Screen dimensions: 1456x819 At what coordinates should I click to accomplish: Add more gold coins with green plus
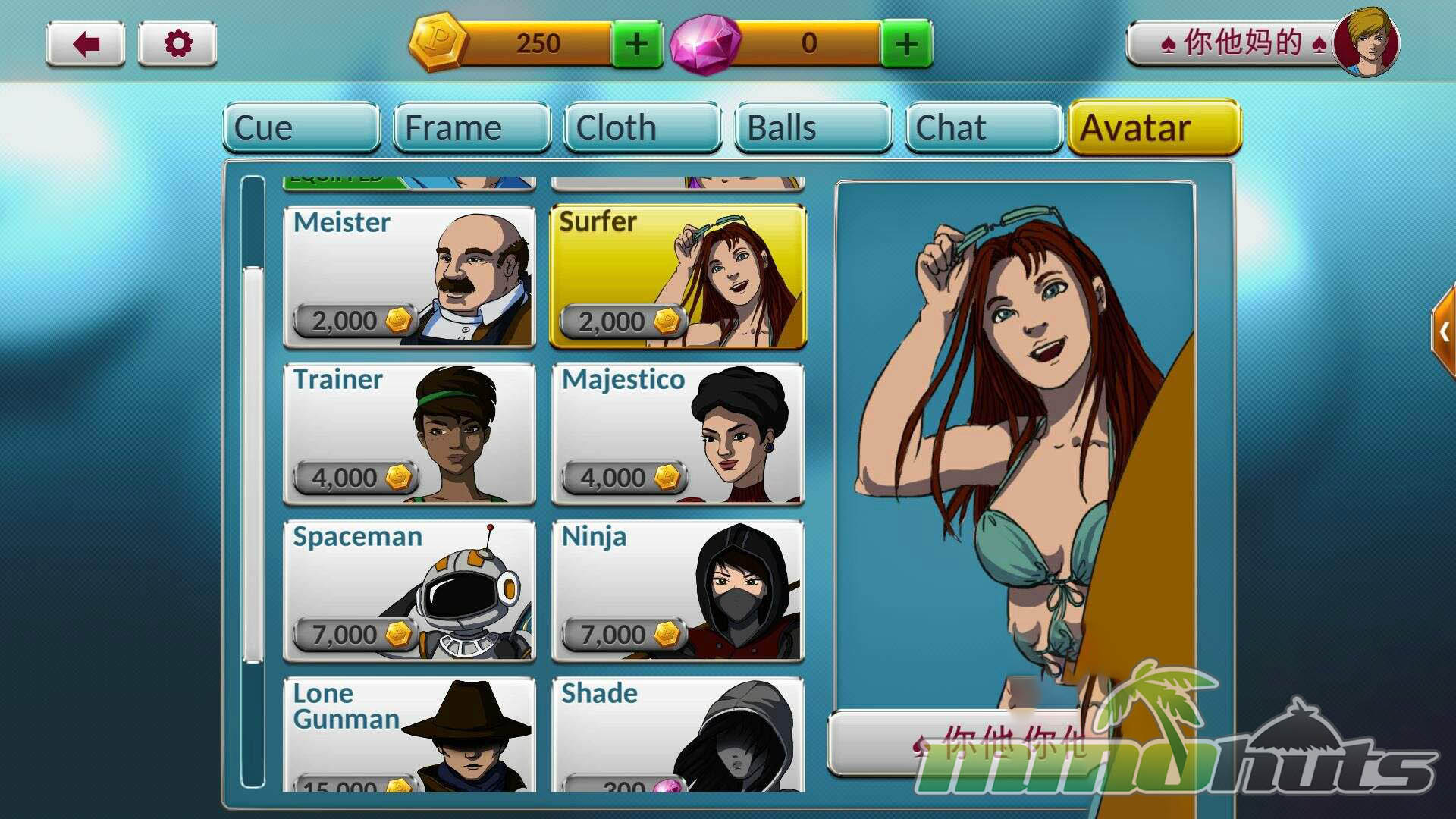(x=637, y=44)
